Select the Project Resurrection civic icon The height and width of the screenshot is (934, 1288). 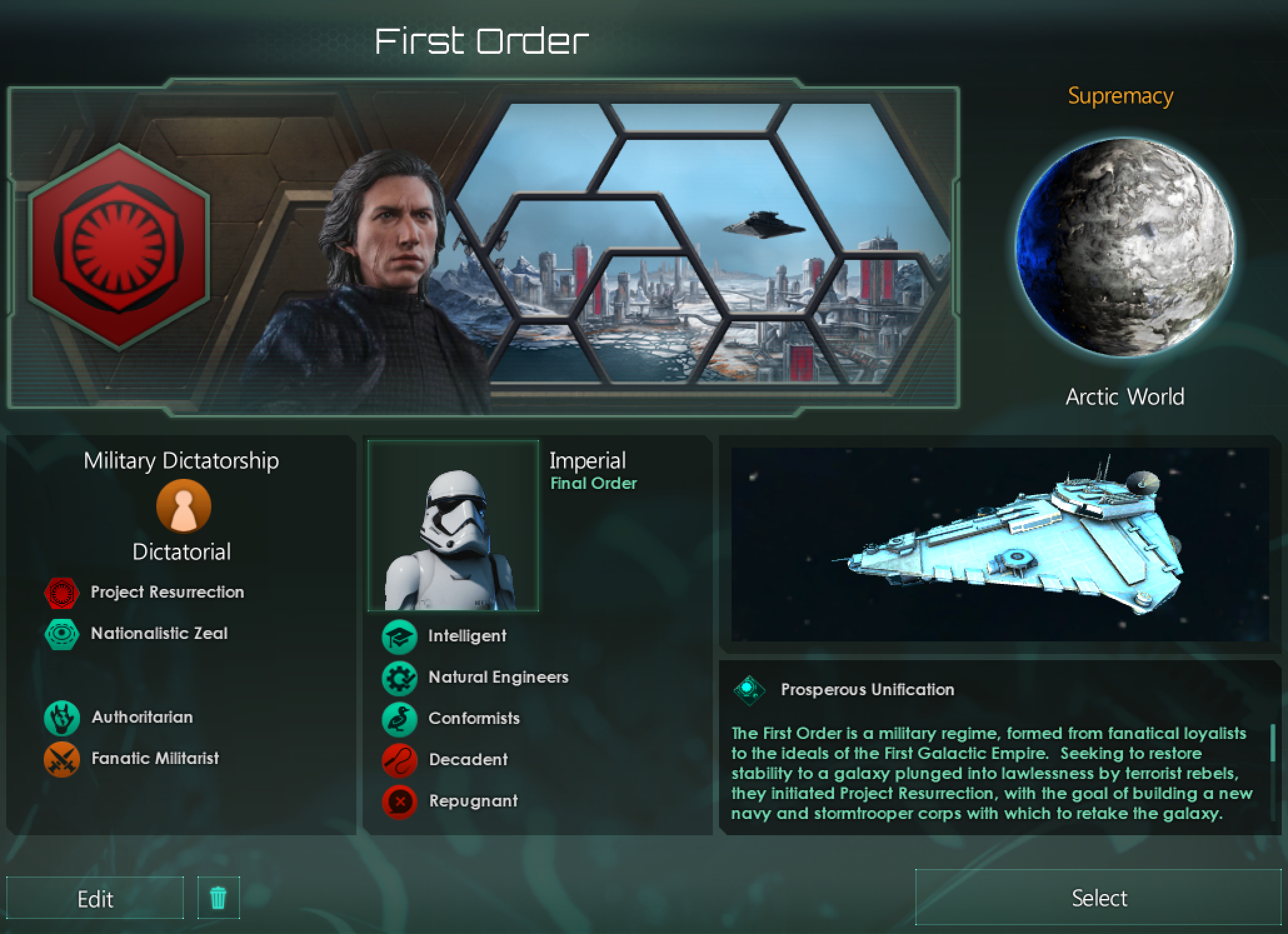point(61,591)
